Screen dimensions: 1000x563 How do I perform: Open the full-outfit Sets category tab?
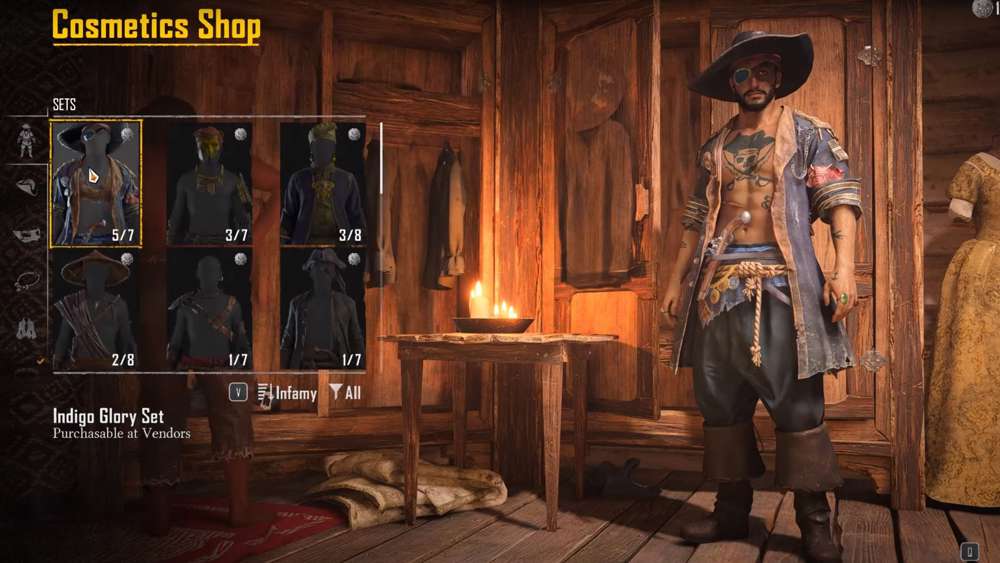(x=28, y=140)
